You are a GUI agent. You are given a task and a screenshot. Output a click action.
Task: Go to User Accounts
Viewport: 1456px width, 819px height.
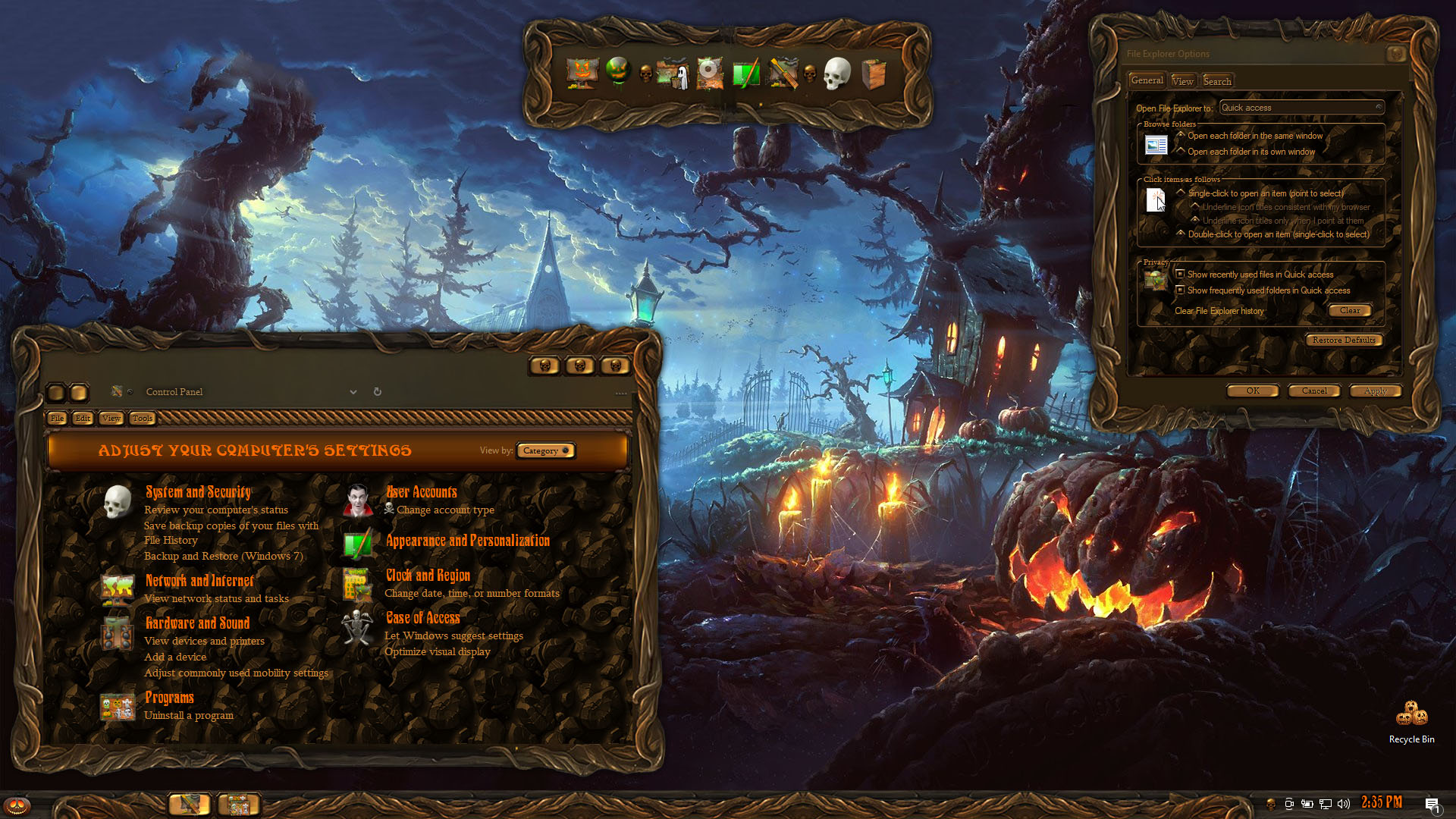[422, 492]
